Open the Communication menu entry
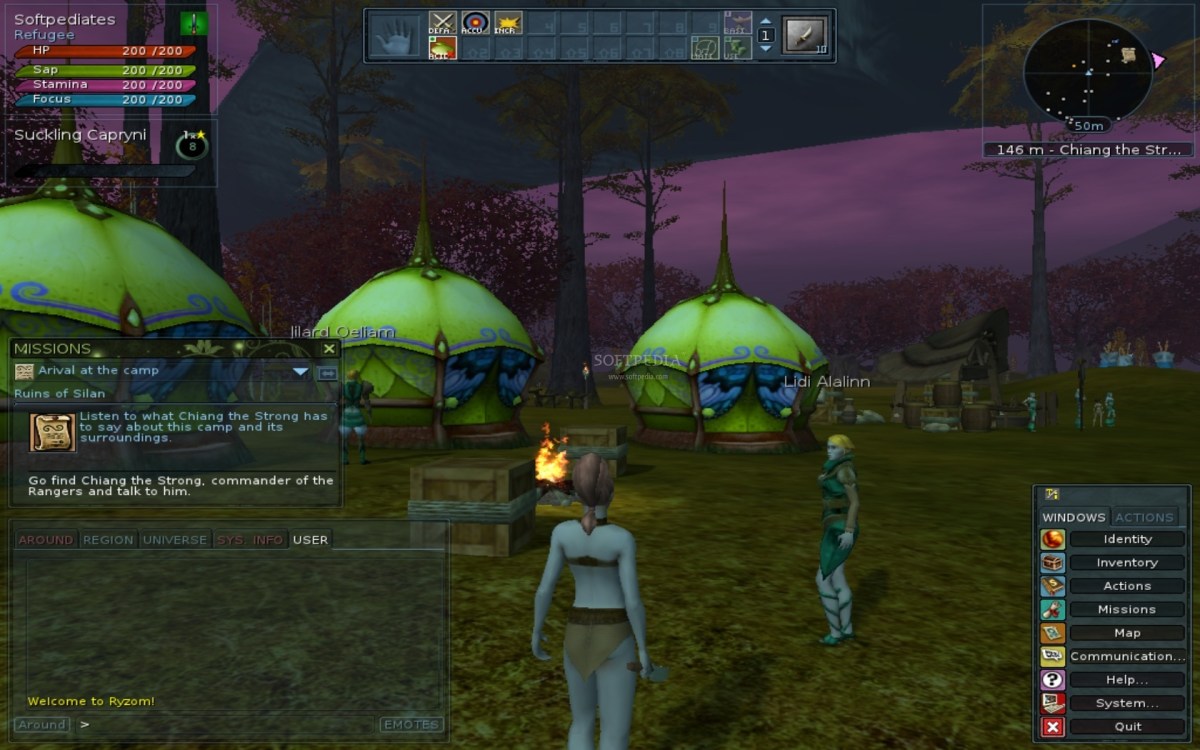This screenshot has height=750, width=1200. click(x=1127, y=657)
